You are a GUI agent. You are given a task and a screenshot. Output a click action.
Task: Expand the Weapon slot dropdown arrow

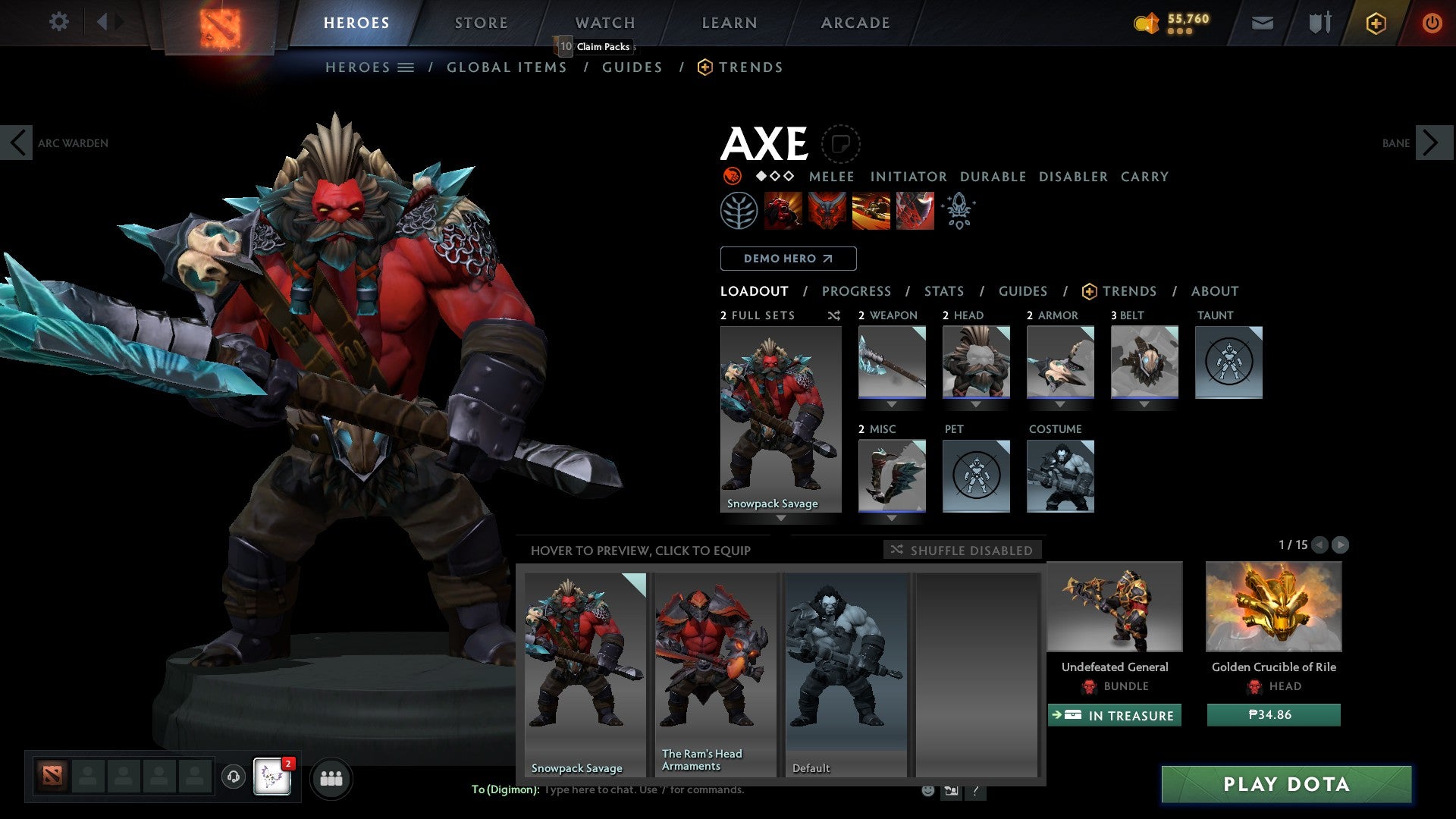(x=891, y=404)
